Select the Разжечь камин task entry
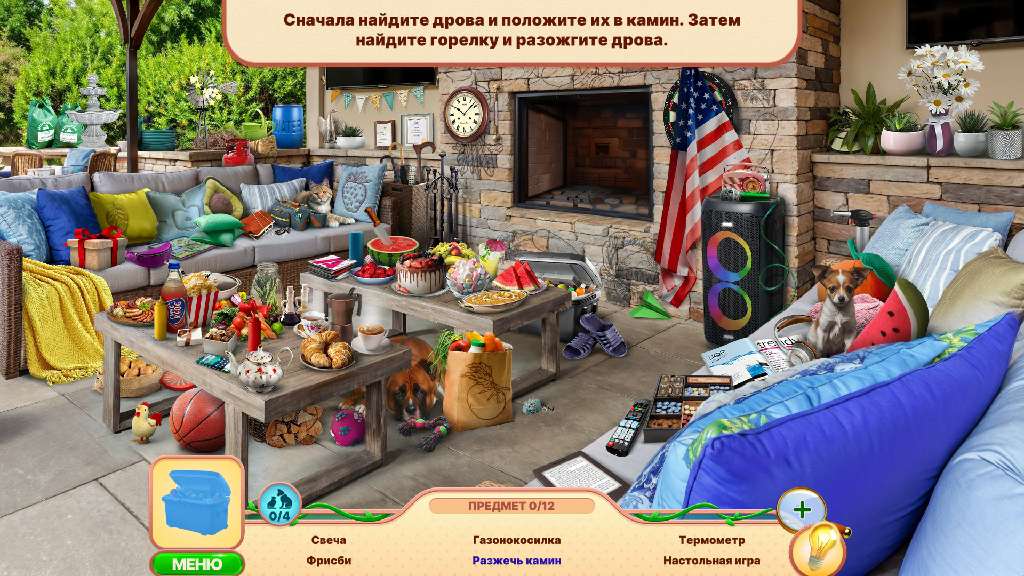This screenshot has height=576, width=1024. pyautogui.click(x=517, y=561)
